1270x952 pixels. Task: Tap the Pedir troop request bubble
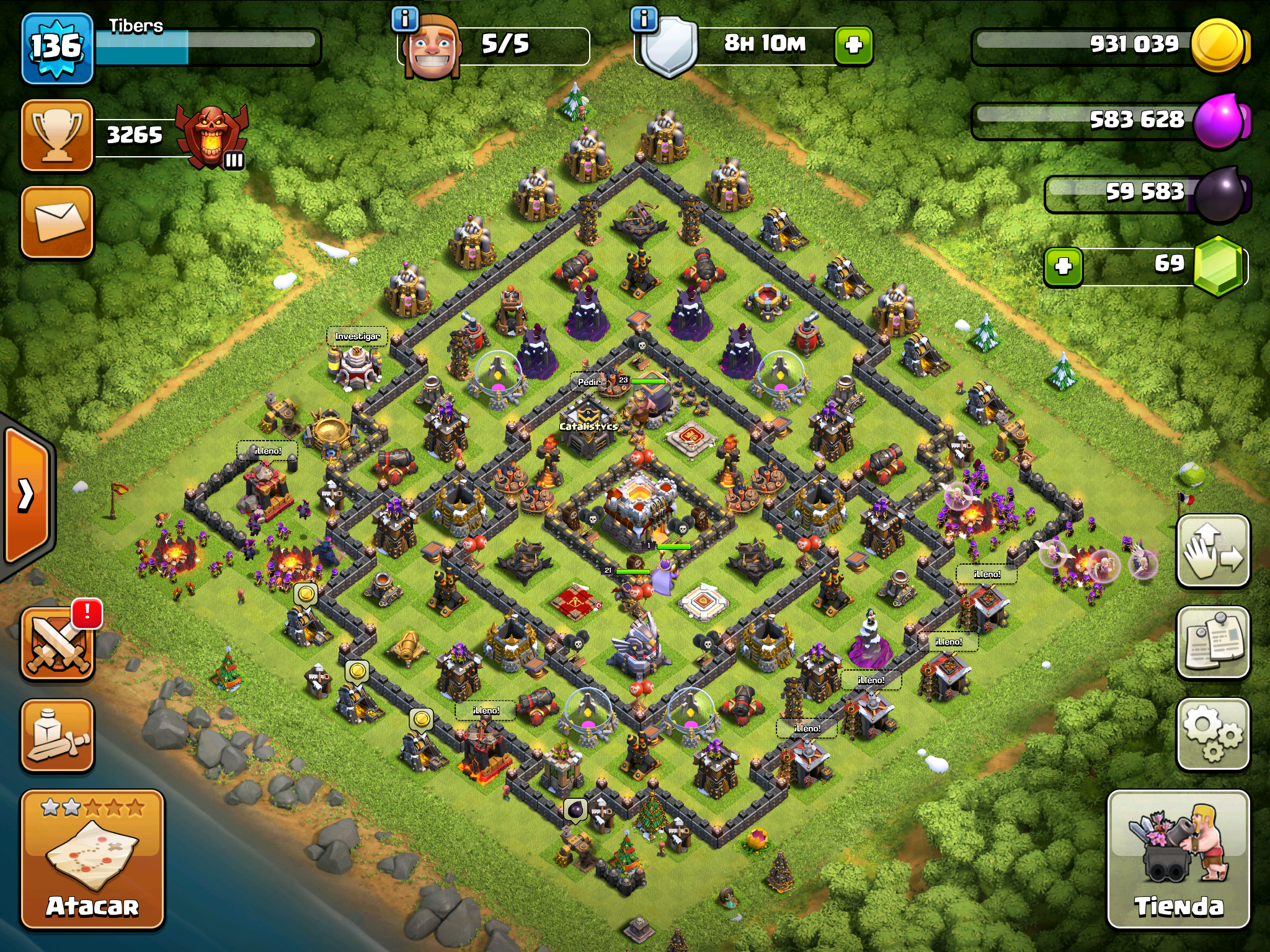pyautogui.click(x=588, y=382)
